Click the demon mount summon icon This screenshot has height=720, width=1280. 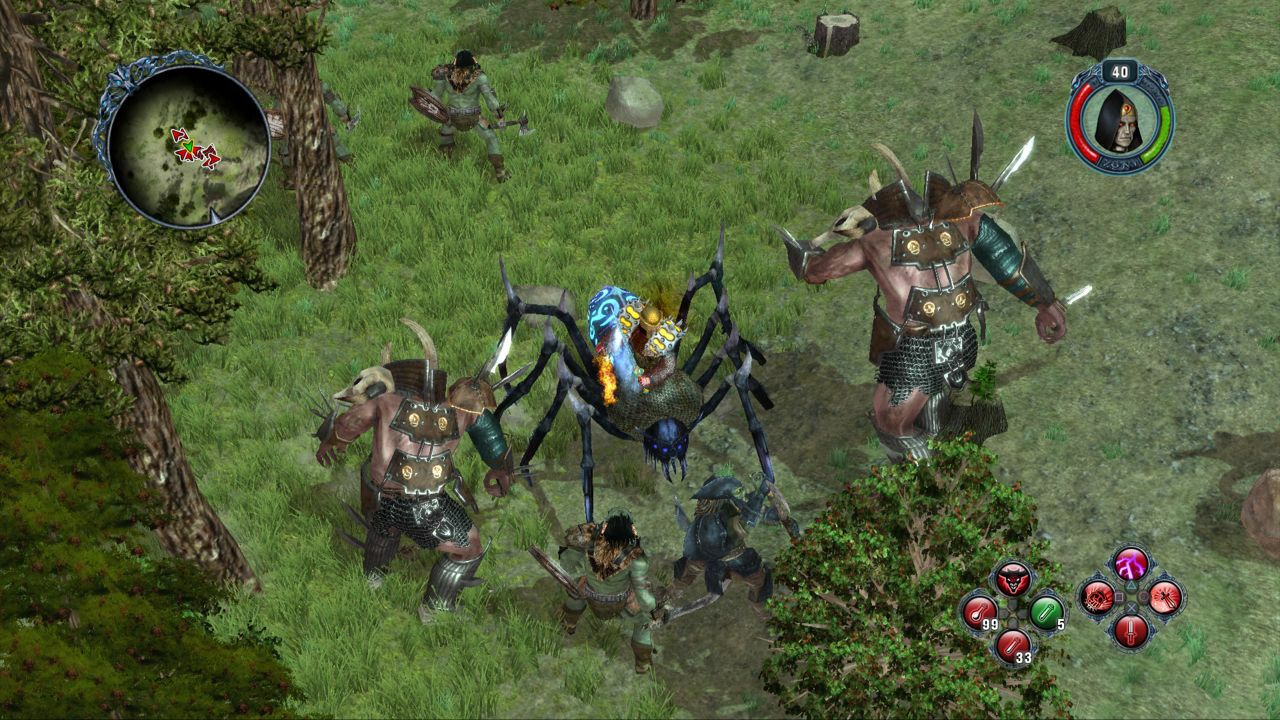point(1013,579)
